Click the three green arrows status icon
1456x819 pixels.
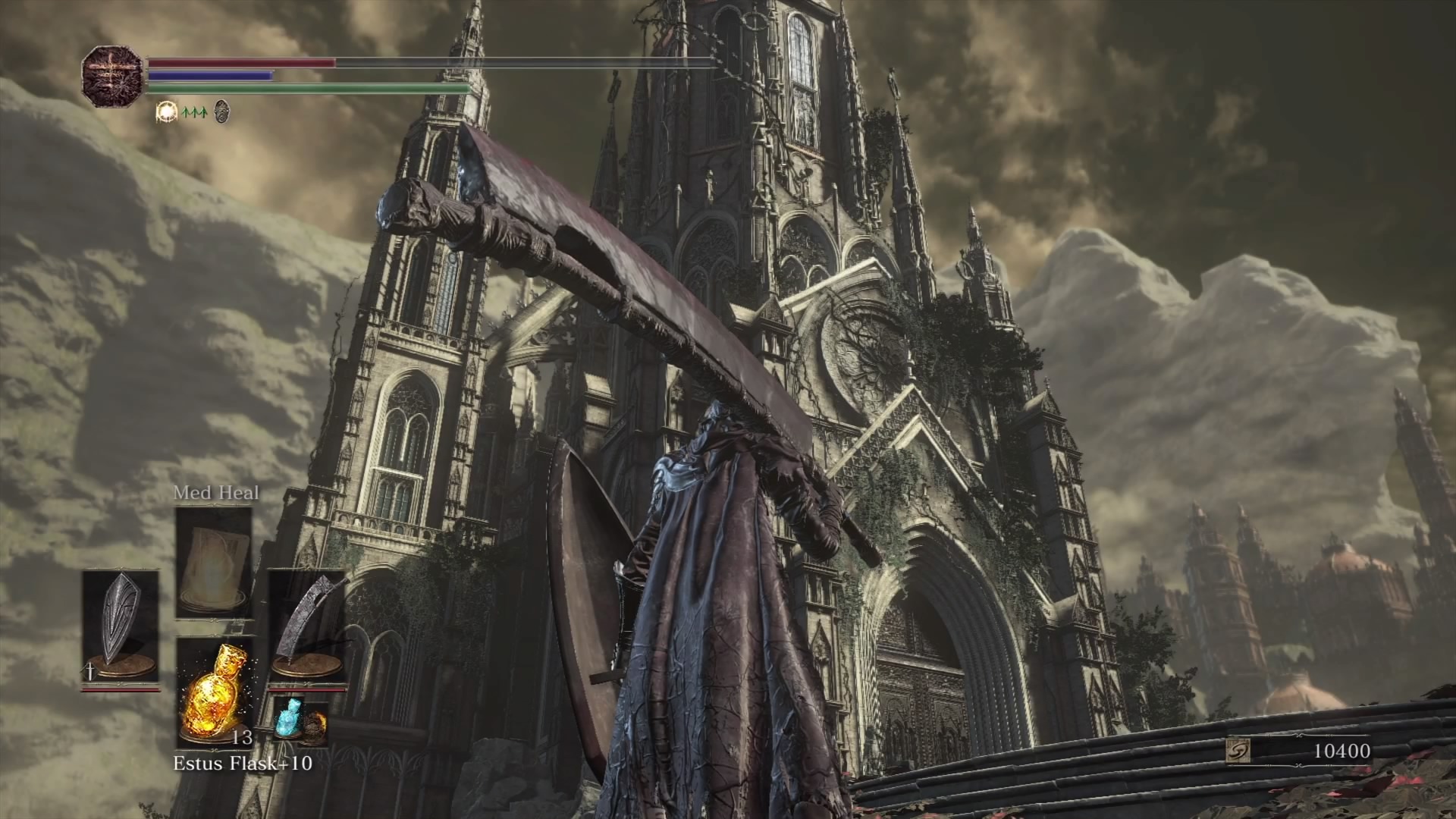coord(194,113)
